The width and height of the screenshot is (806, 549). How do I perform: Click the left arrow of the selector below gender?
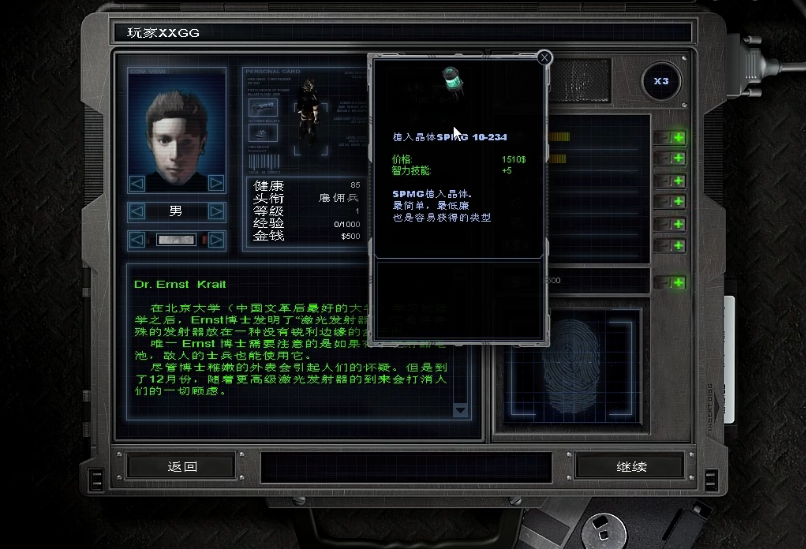tap(137, 240)
